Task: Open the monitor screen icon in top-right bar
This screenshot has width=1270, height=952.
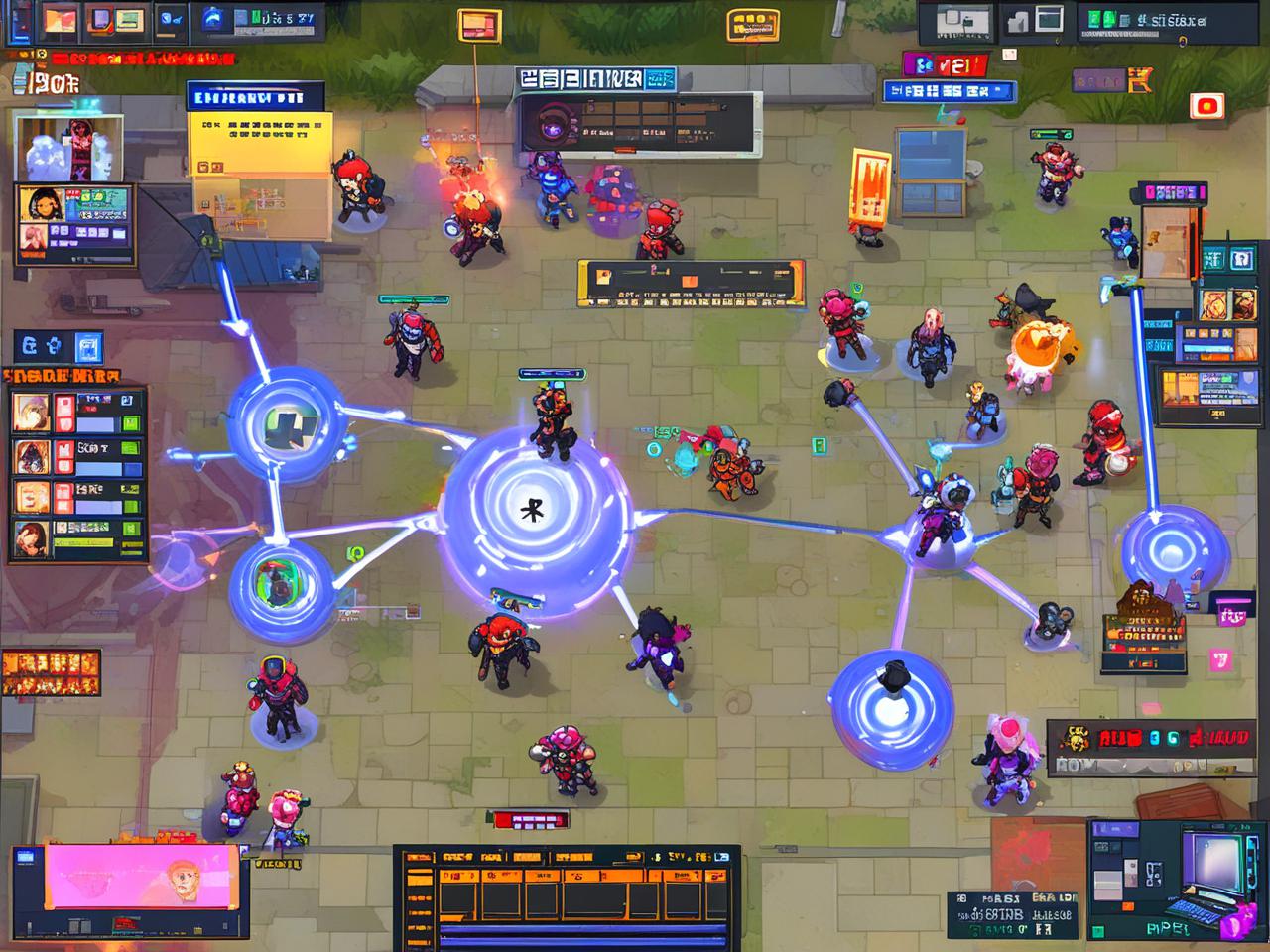Action: point(1049,19)
